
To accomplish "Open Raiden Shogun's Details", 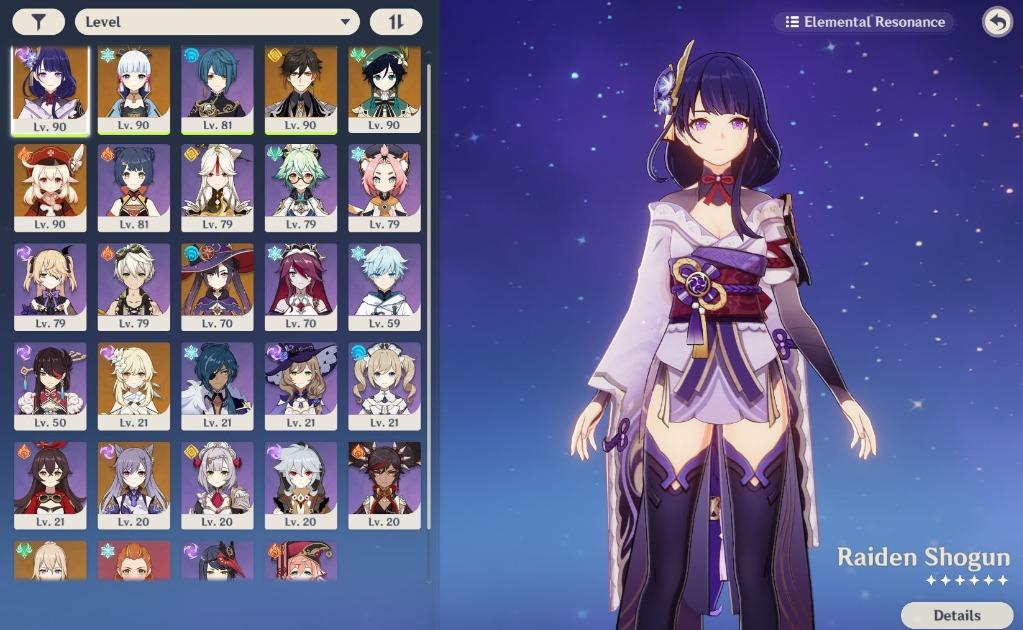I will tap(956, 615).
